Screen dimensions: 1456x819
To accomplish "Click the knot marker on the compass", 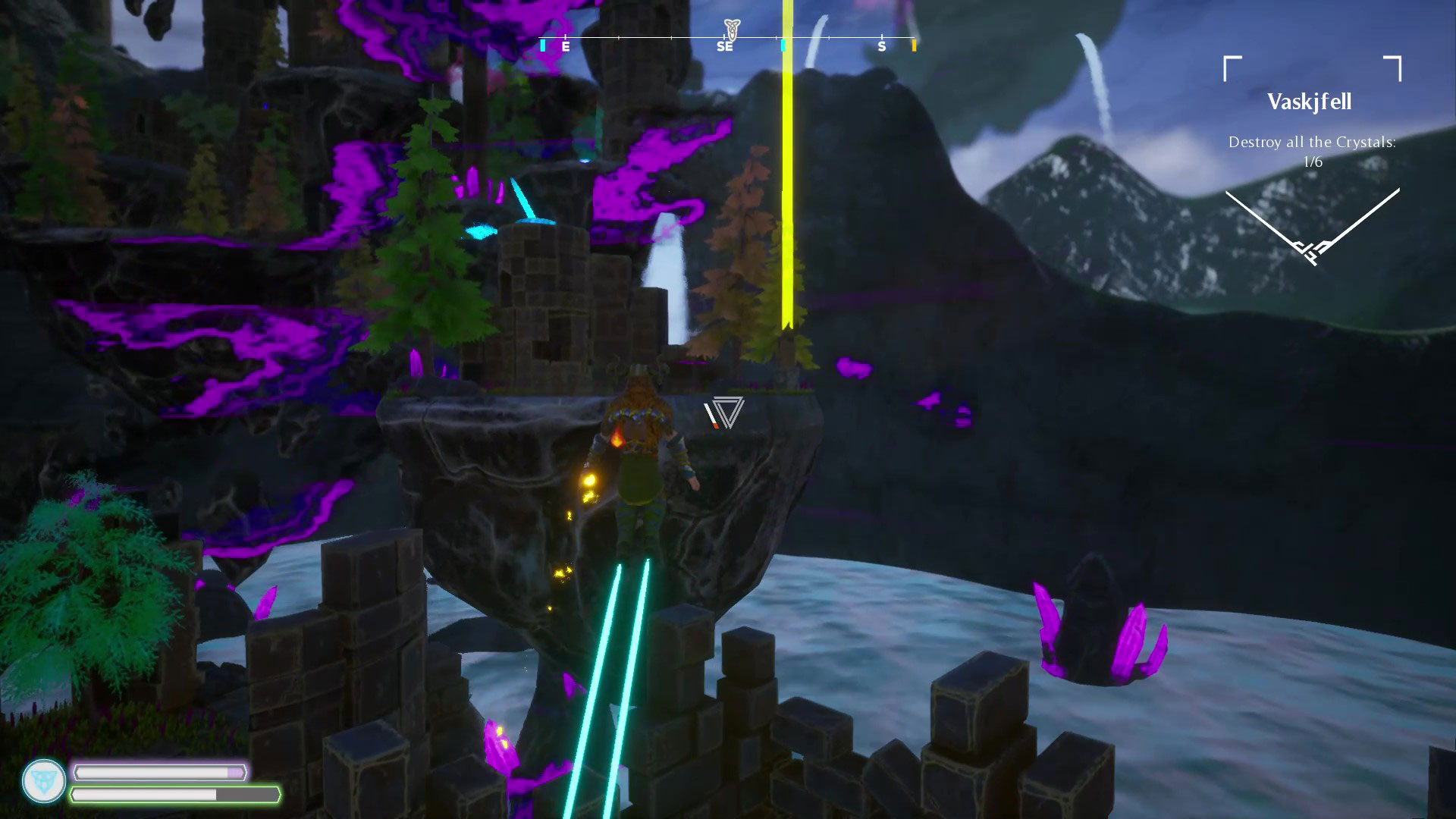I will click(731, 29).
